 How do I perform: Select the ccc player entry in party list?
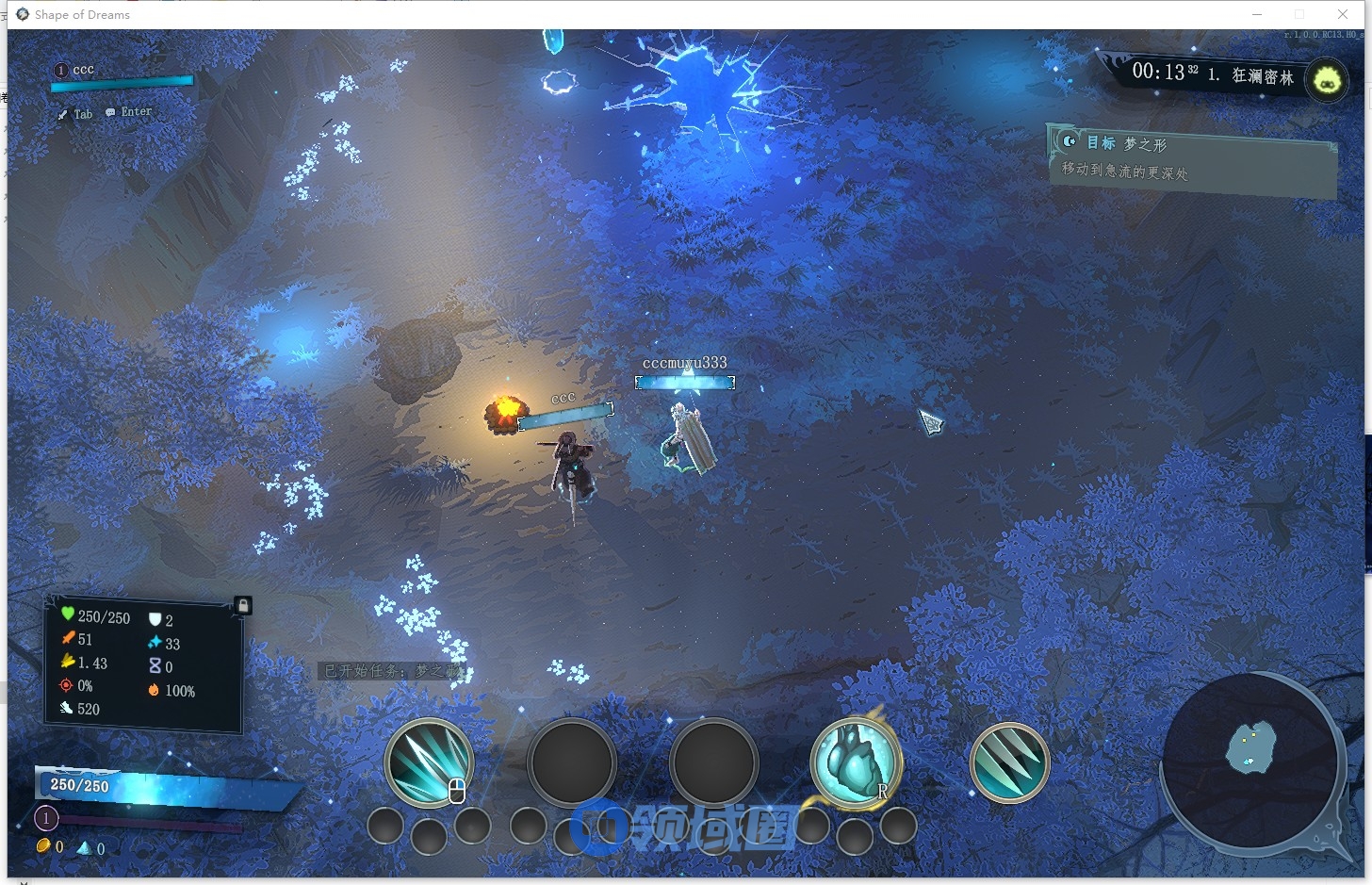click(x=83, y=70)
